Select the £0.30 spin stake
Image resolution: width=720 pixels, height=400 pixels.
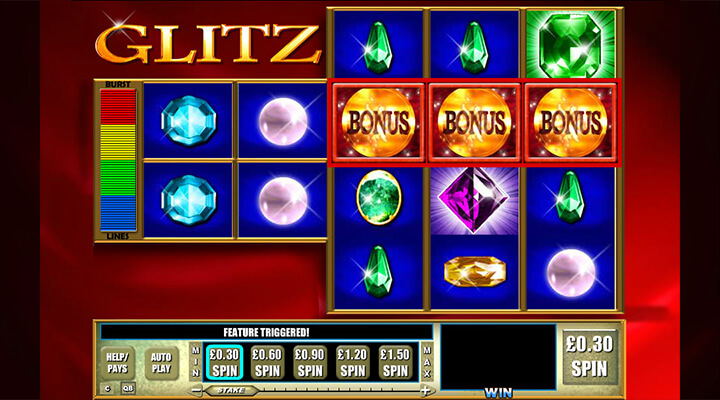click(x=226, y=361)
